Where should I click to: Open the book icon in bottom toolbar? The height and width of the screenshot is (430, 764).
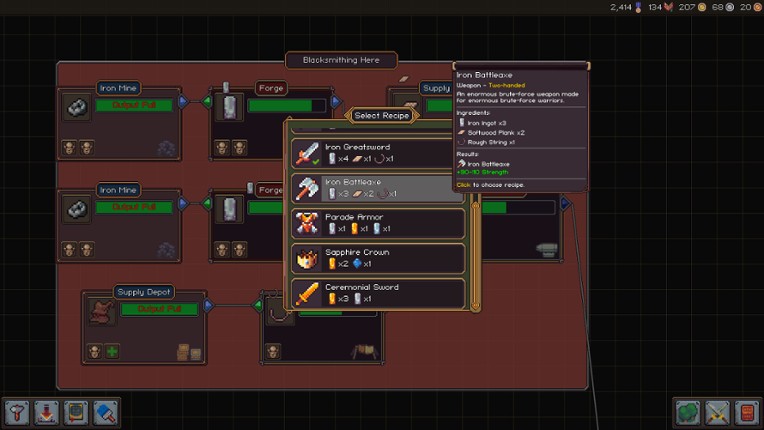75,412
